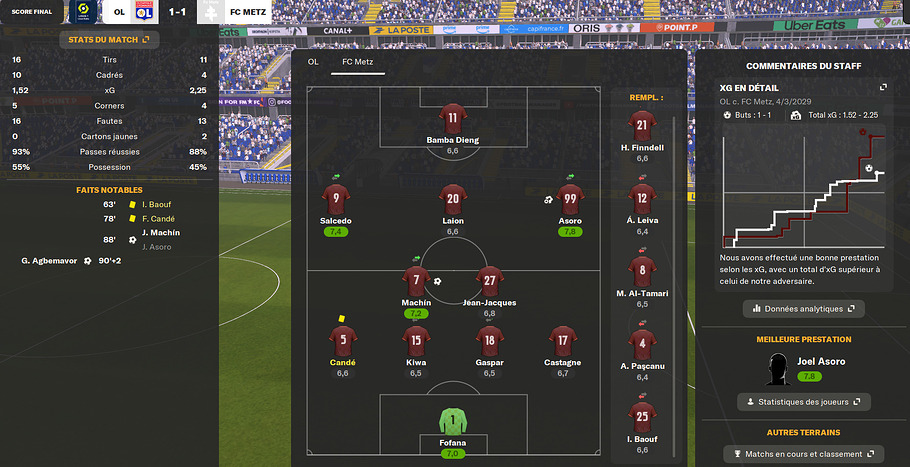The image size is (910, 467).
Task: Open the Stats du Match panel
Action: tap(109, 39)
